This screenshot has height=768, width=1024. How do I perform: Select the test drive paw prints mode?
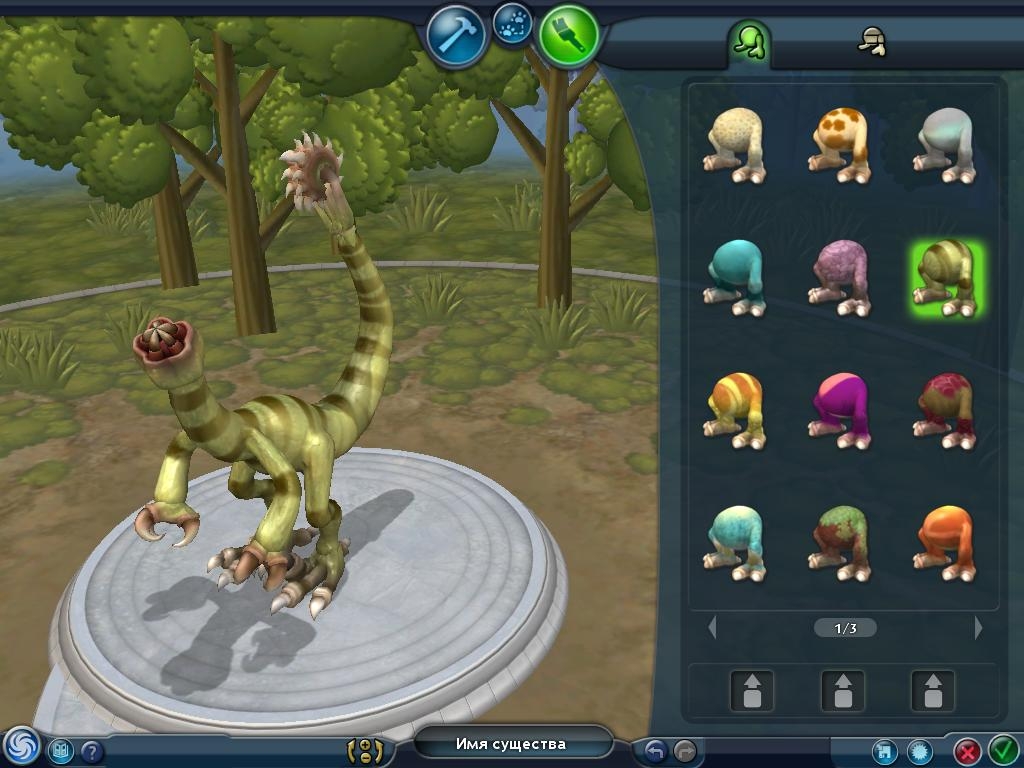[x=512, y=22]
